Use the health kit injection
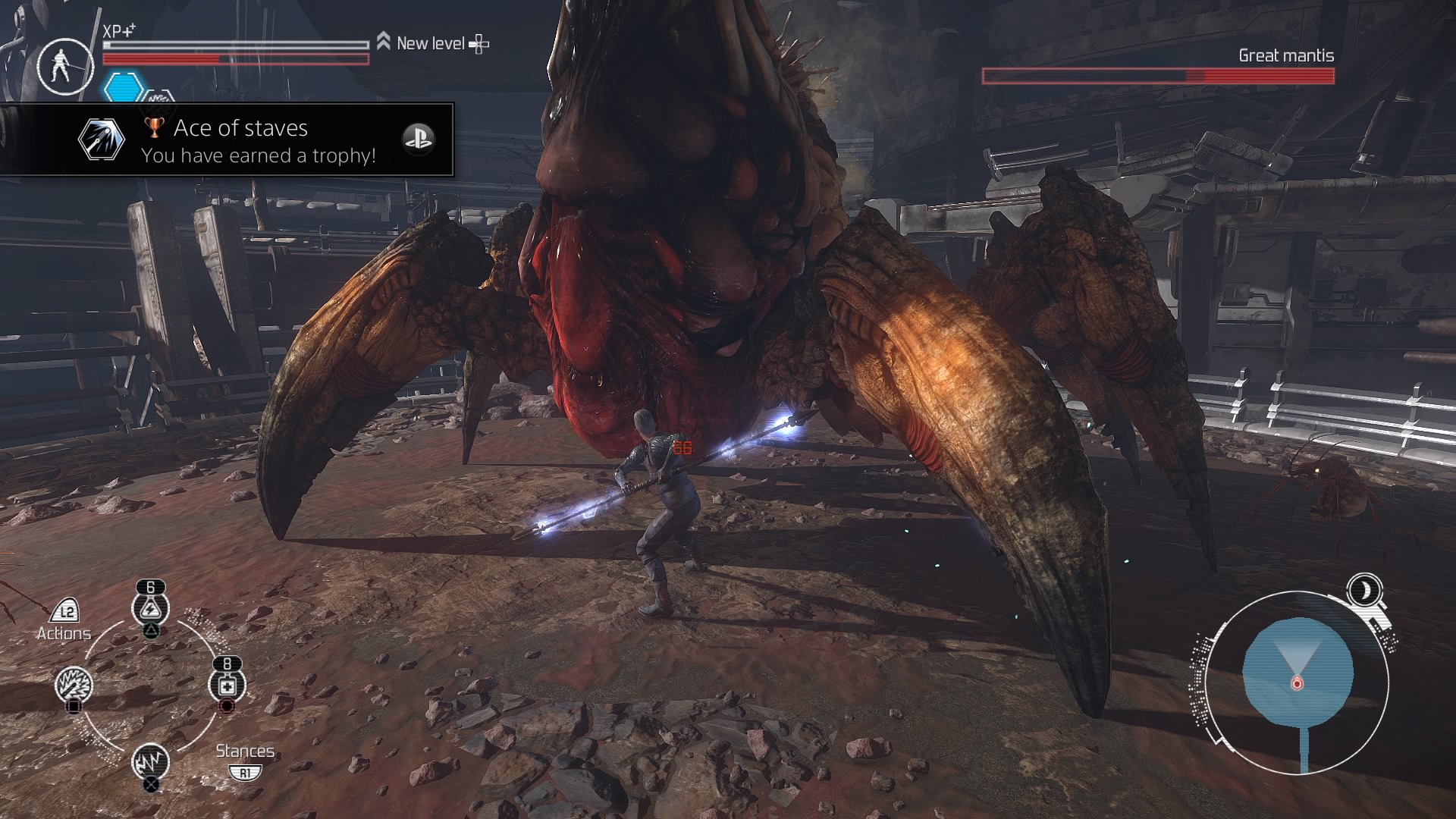Screen dimensions: 1456x819 227,686
